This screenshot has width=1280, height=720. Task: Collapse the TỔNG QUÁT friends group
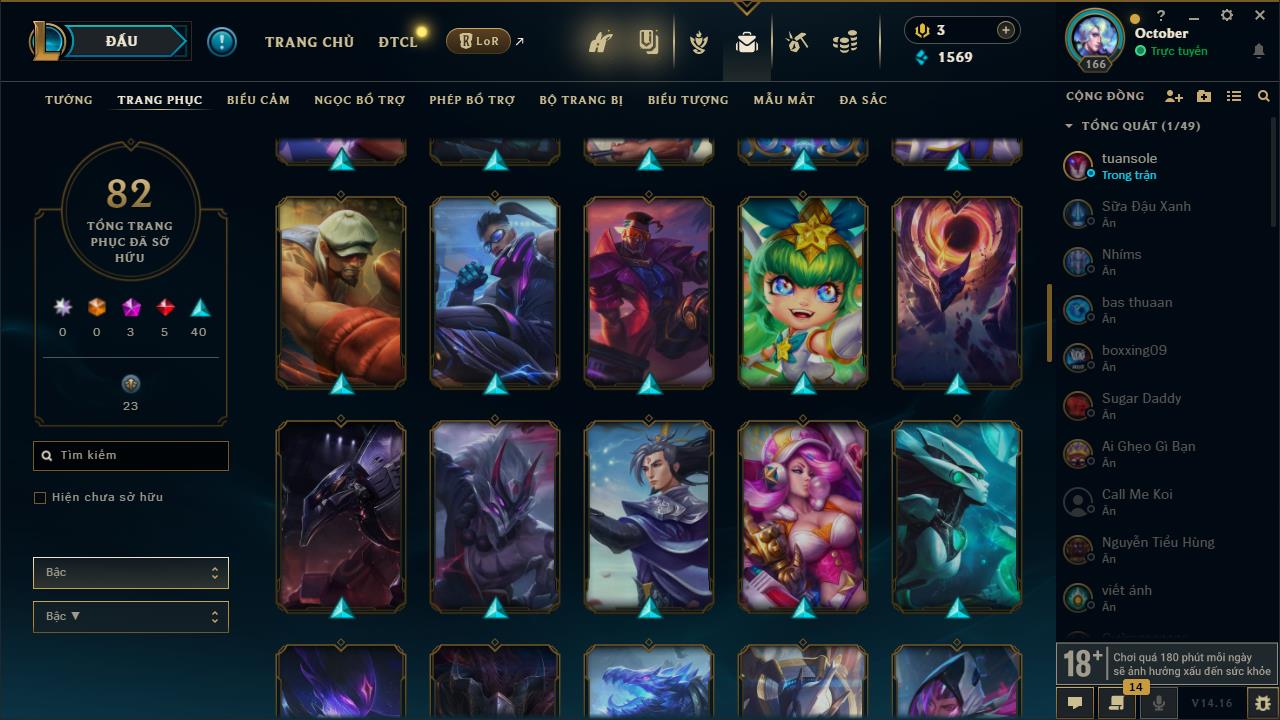coord(1069,126)
